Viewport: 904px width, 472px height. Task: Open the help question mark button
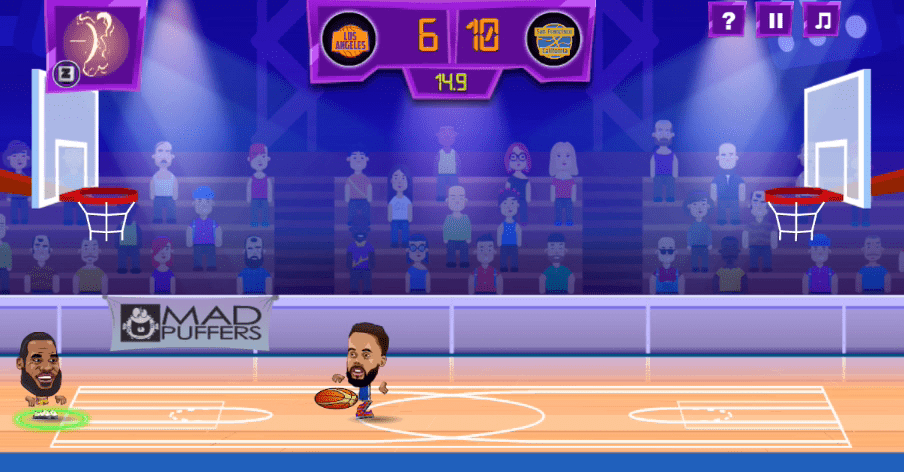coord(727,19)
